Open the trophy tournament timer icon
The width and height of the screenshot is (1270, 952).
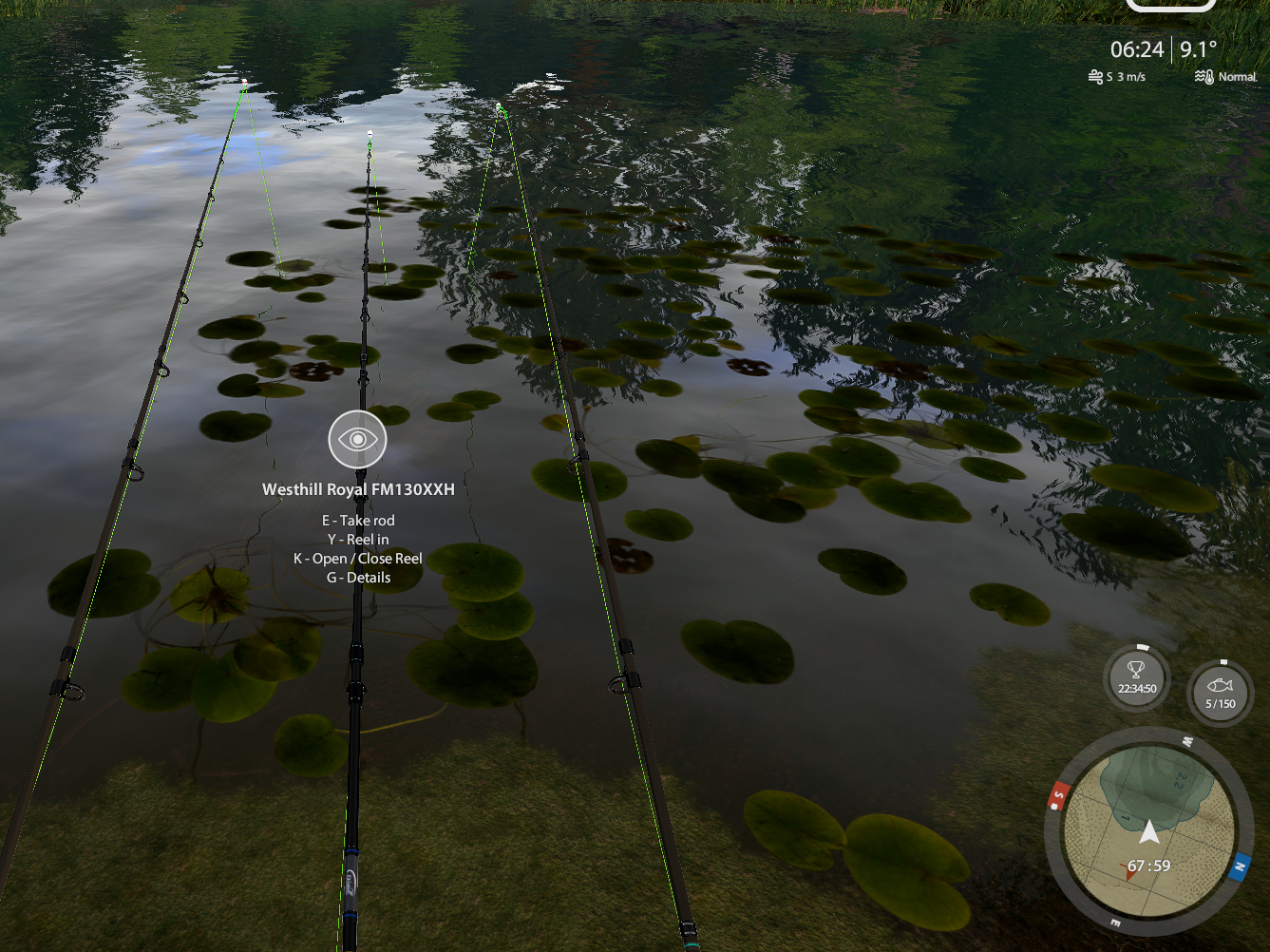pos(1137,678)
